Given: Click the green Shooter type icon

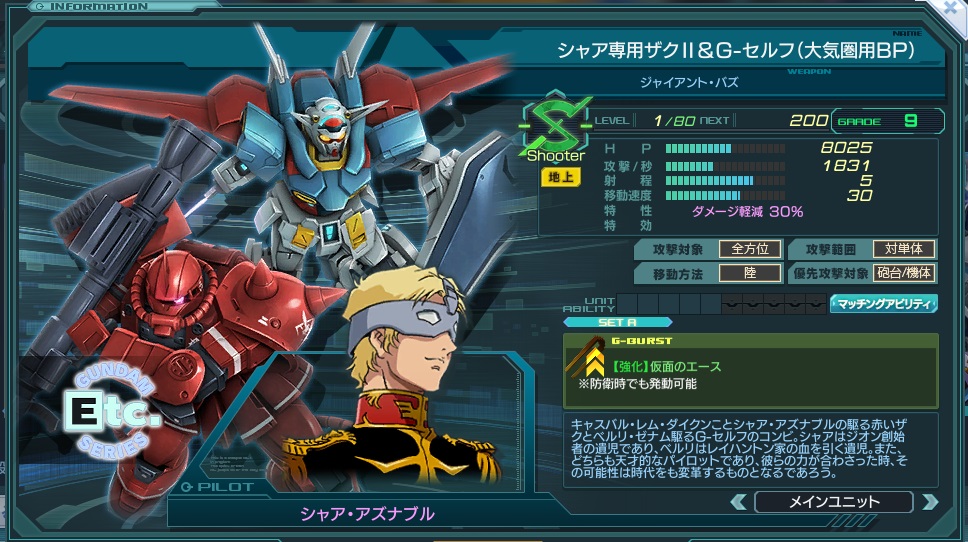Looking at the screenshot, I should tap(553, 134).
